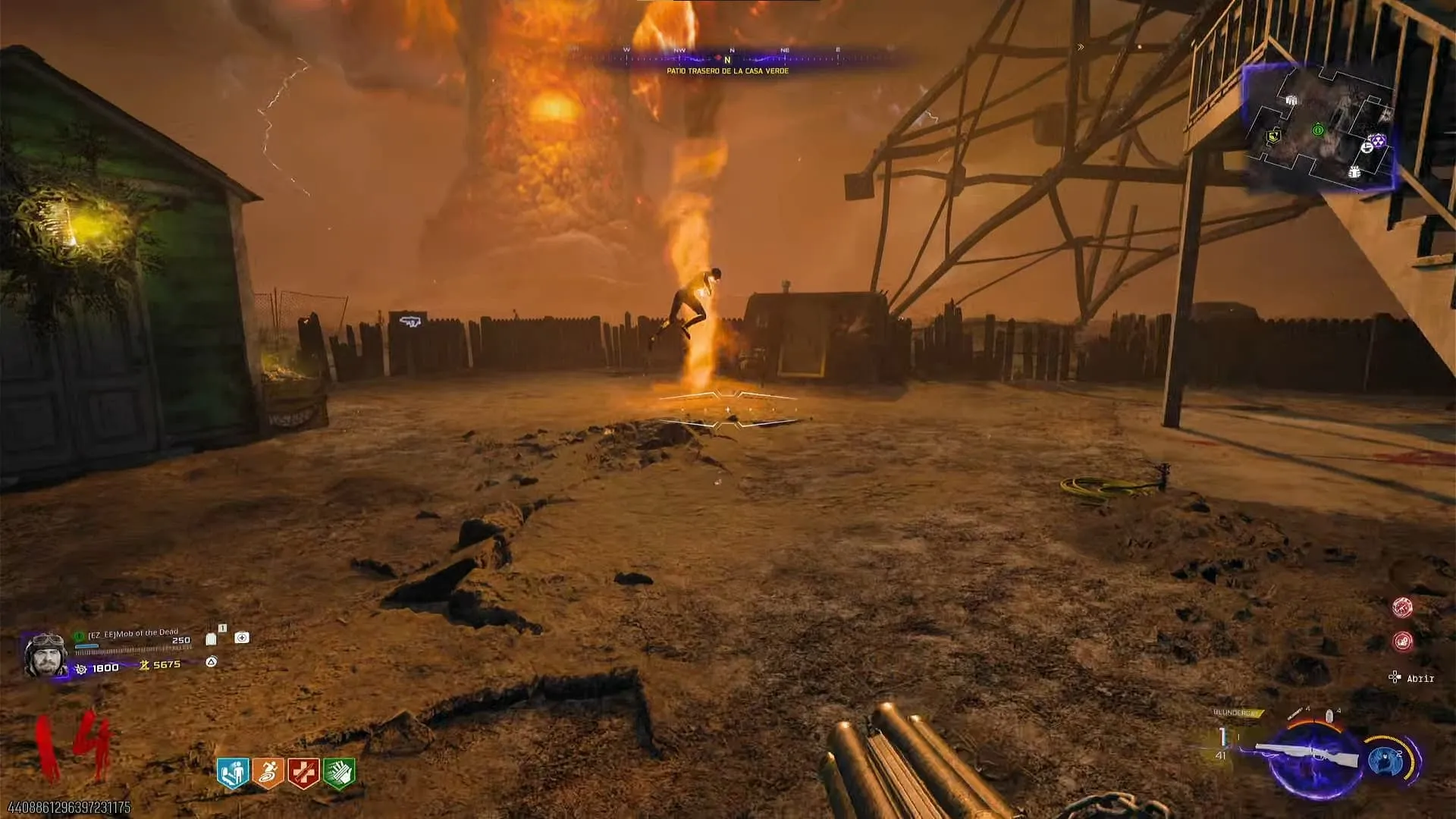Select the blue Quick Revive perk icon
Screen dimensions: 1456x819
coord(233,773)
